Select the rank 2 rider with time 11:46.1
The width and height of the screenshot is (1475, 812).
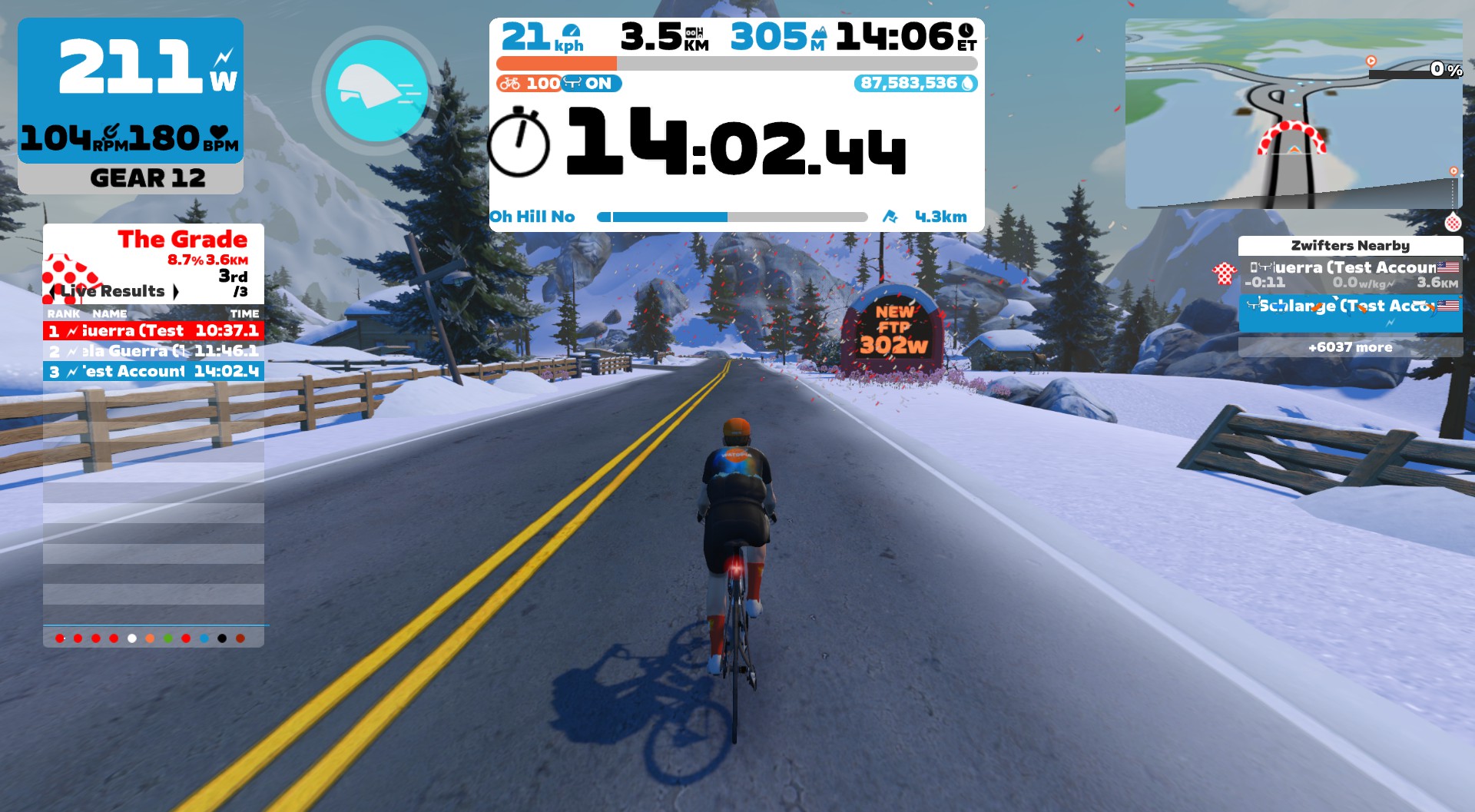coord(154,351)
